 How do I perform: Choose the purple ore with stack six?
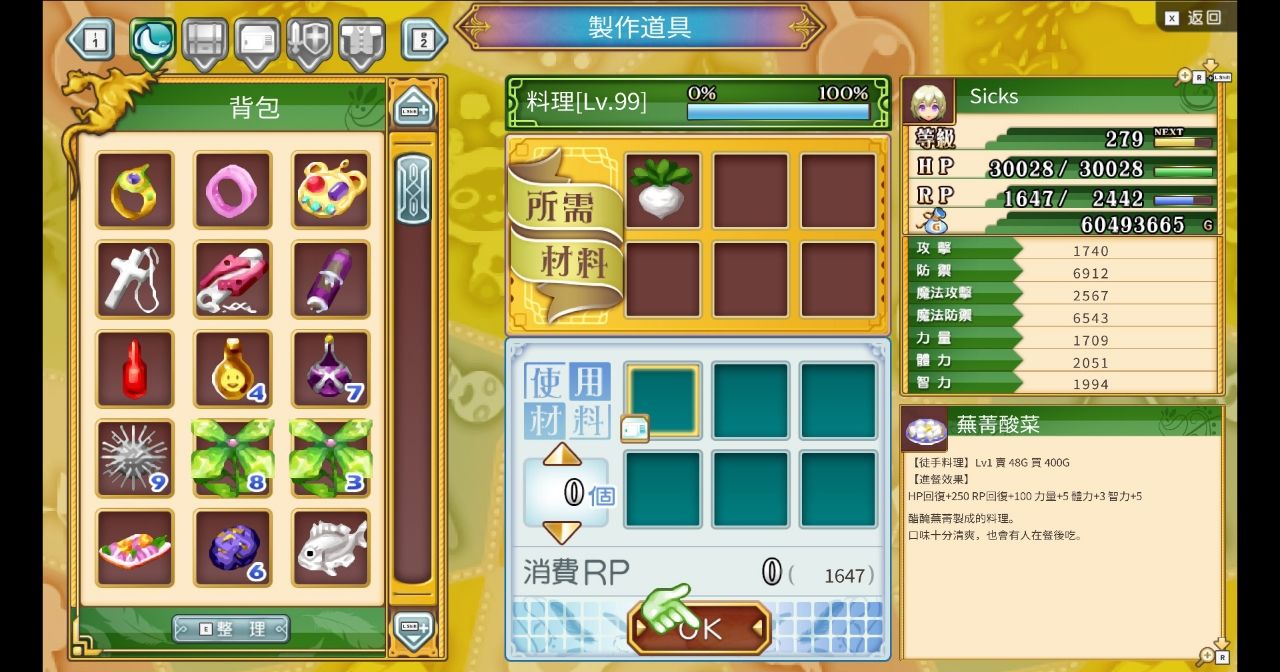click(232, 547)
